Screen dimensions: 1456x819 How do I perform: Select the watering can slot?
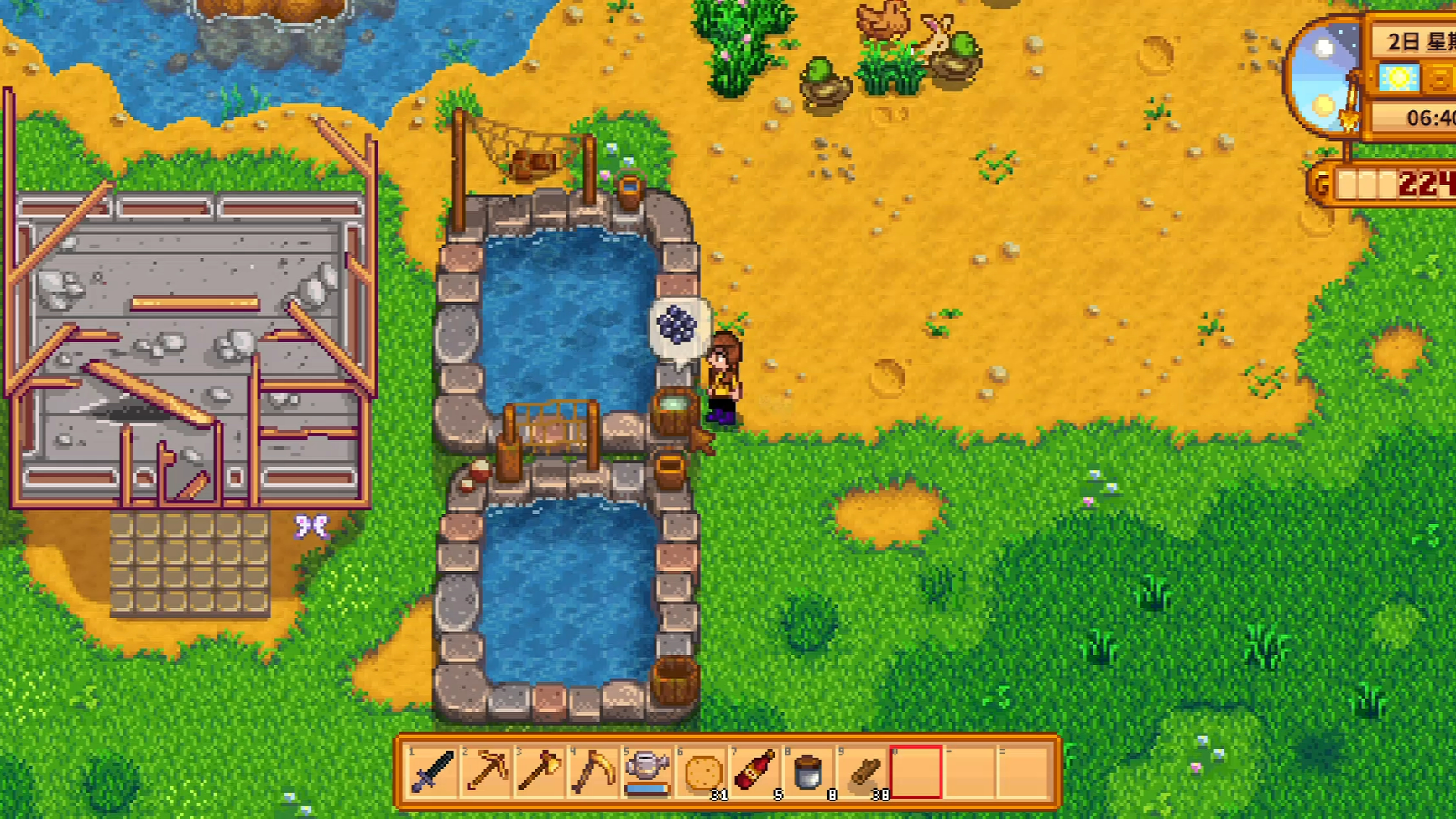tap(647, 771)
